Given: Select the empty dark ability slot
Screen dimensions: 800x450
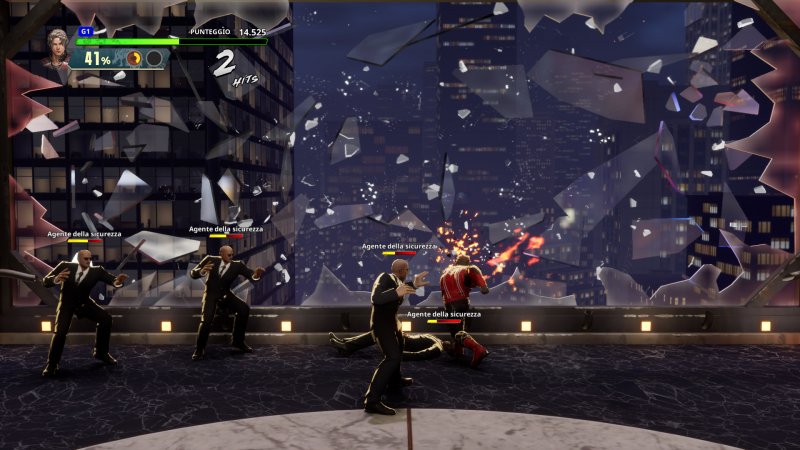Looking at the screenshot, I should click(154, 59).
